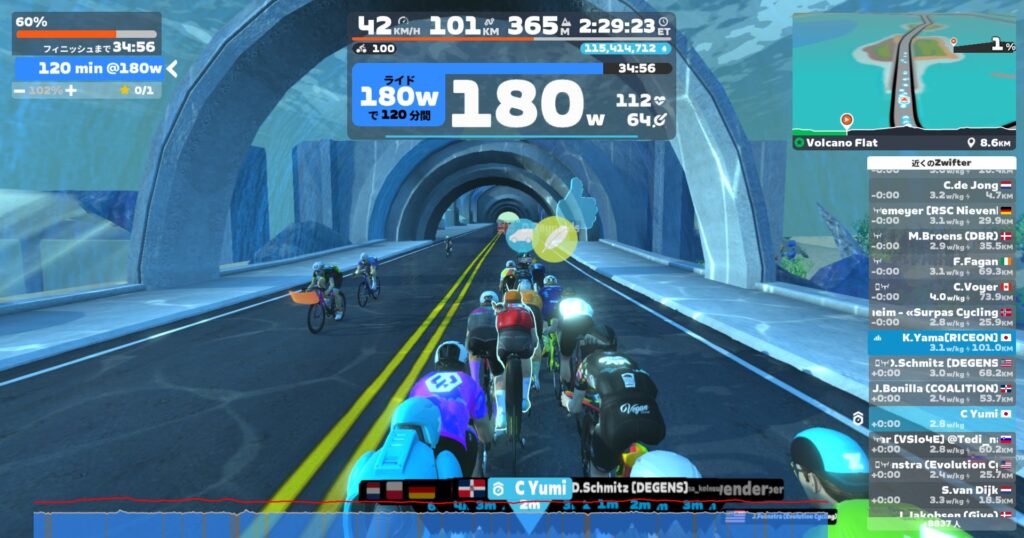
Task: Click the highlighted K.Yama[RICEON] row
Action: pos(941,343)
